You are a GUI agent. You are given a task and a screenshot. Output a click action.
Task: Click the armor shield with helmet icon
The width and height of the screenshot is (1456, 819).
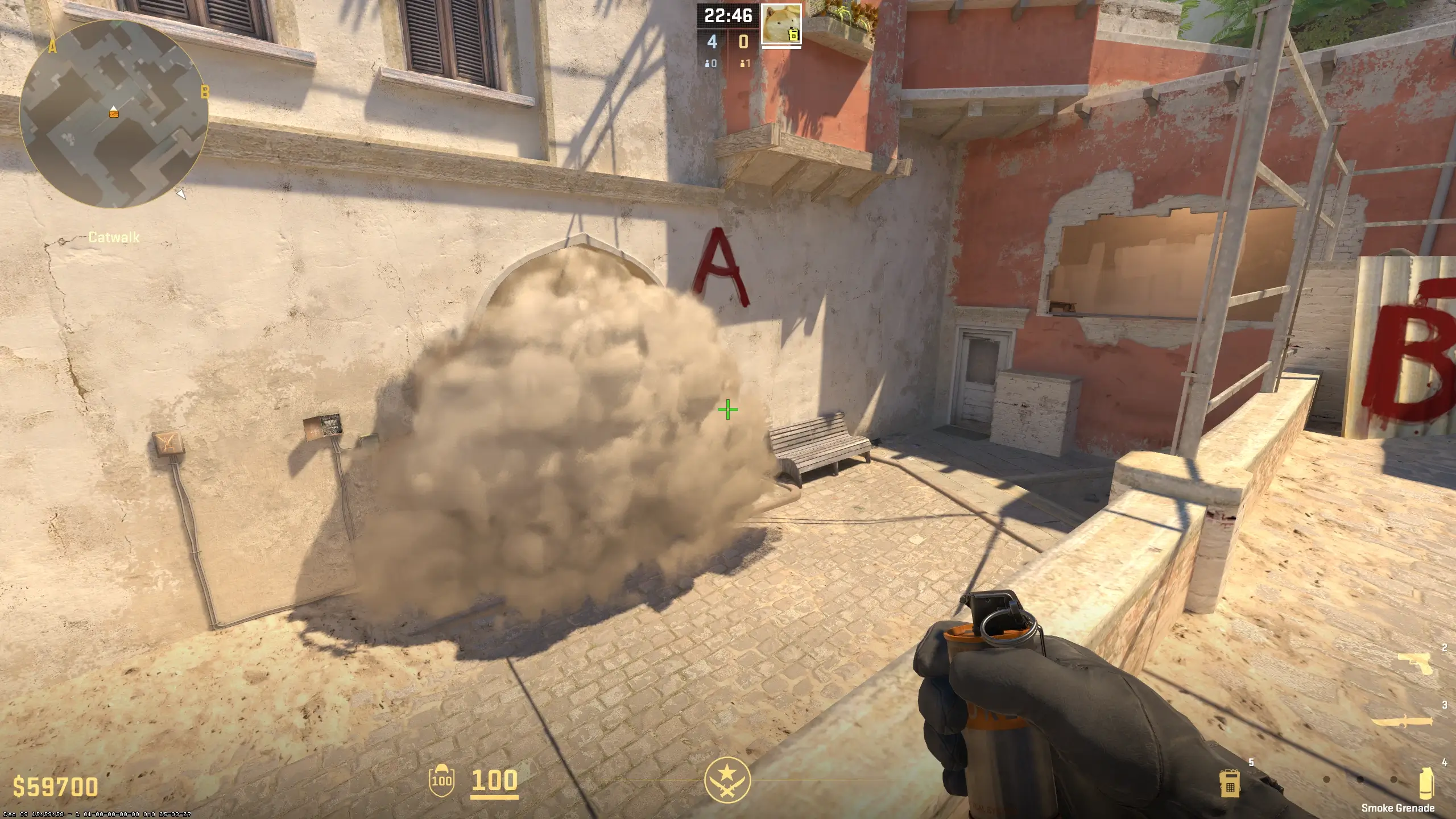441,780
